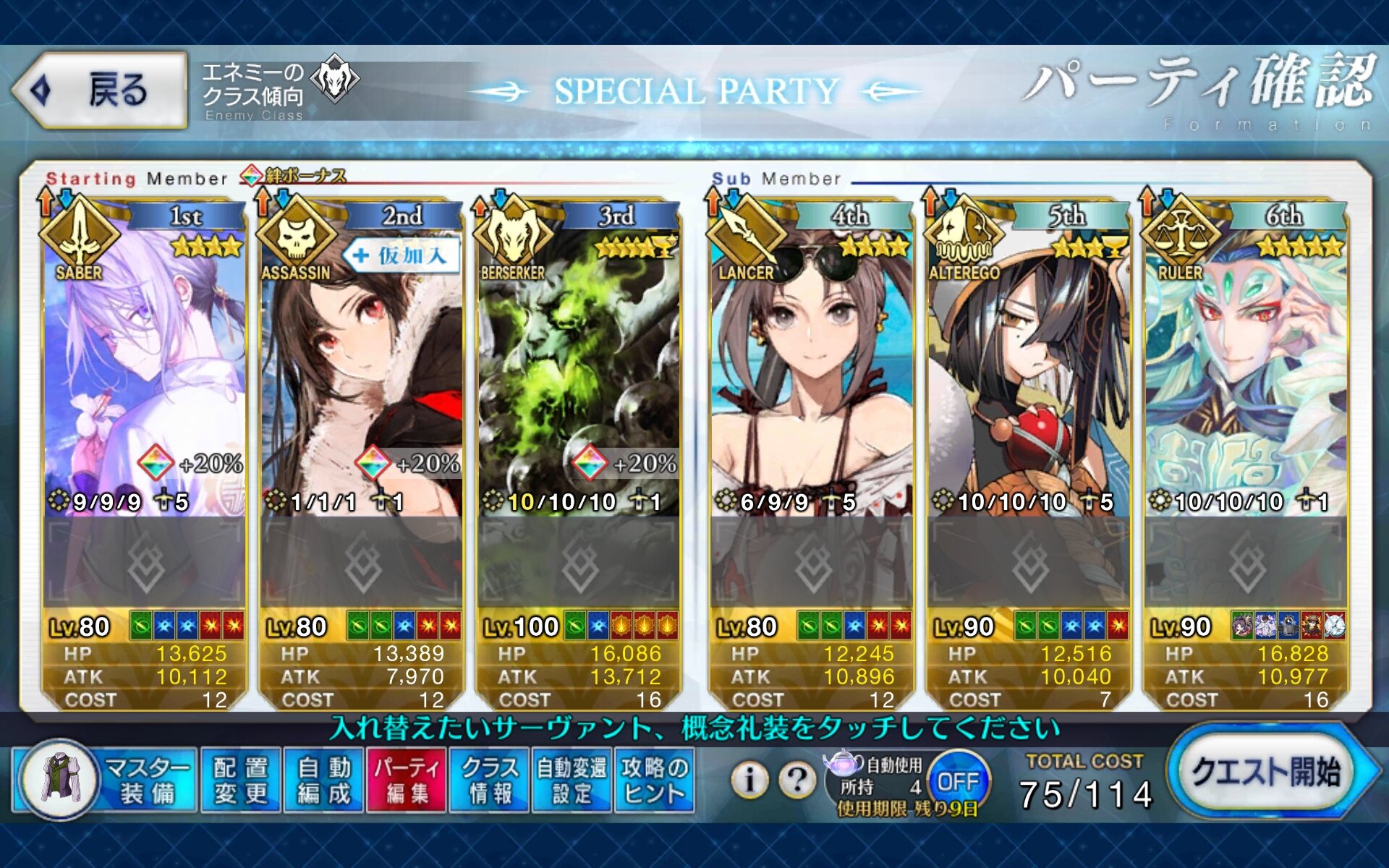Check the enemy class tendency icon
This screenshot has width=1389, height=868.
334,78
